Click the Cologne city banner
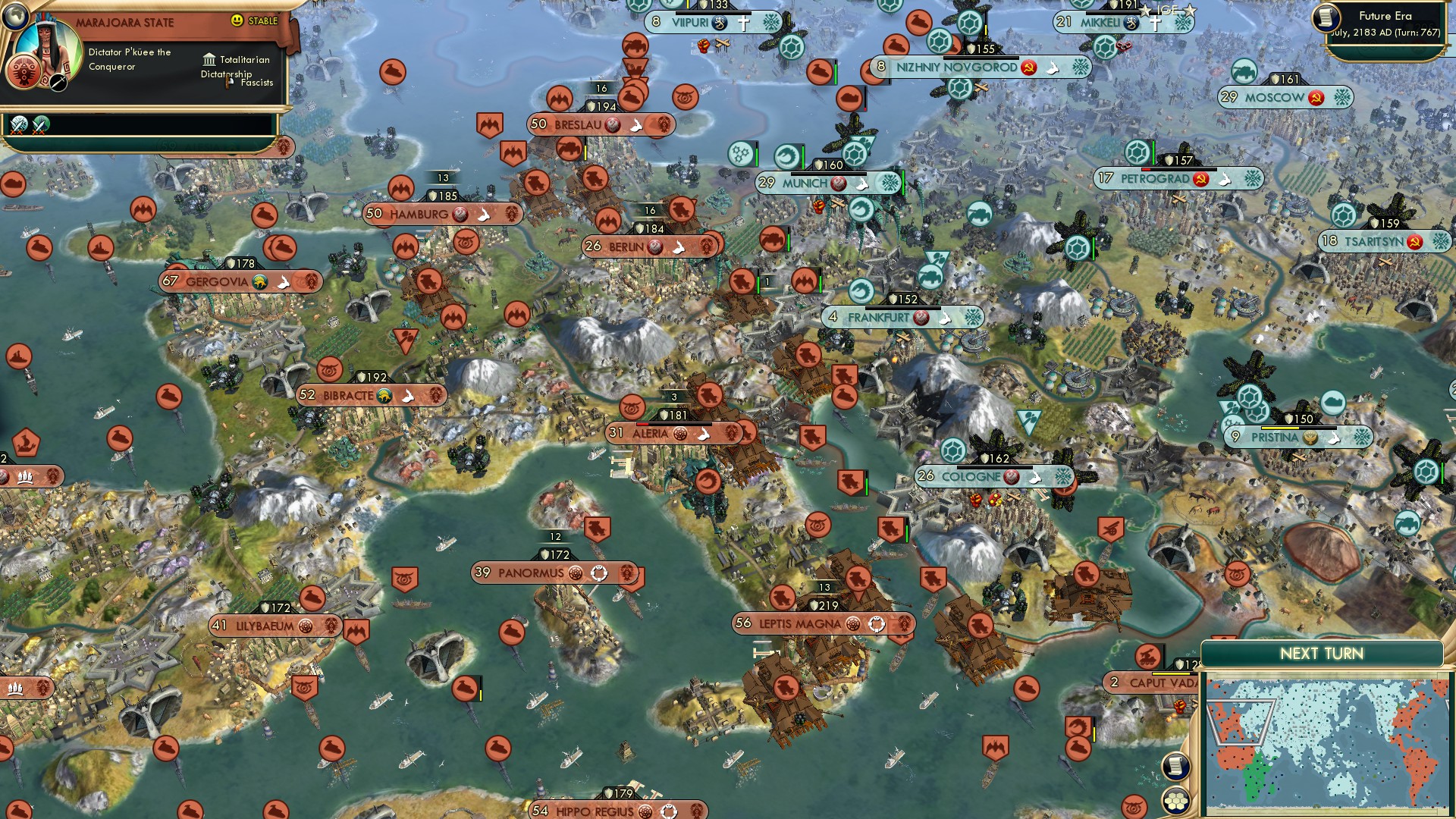1456x819 pixels. click(x=971, y=476)
